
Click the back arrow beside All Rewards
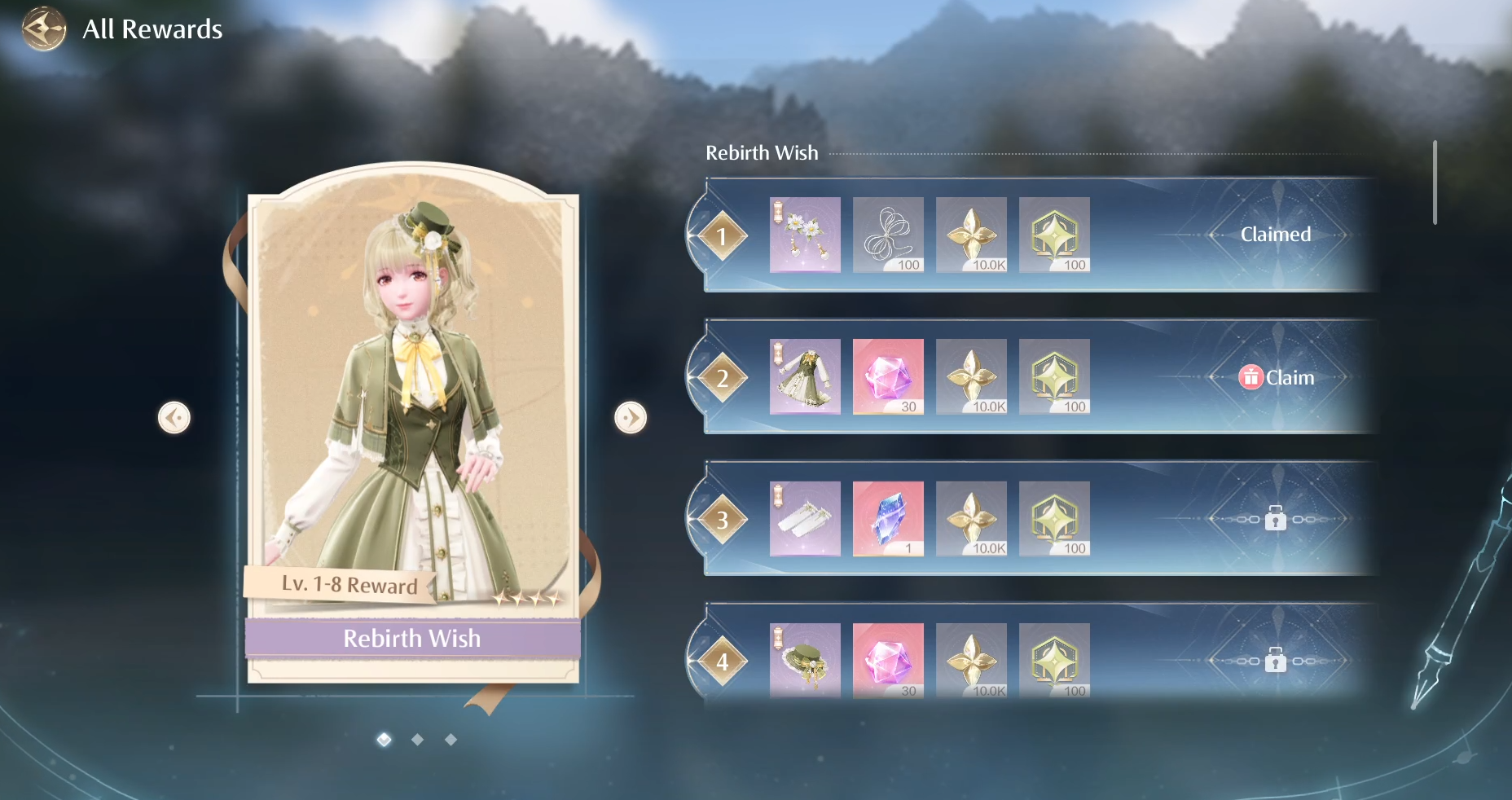[43, 29]
